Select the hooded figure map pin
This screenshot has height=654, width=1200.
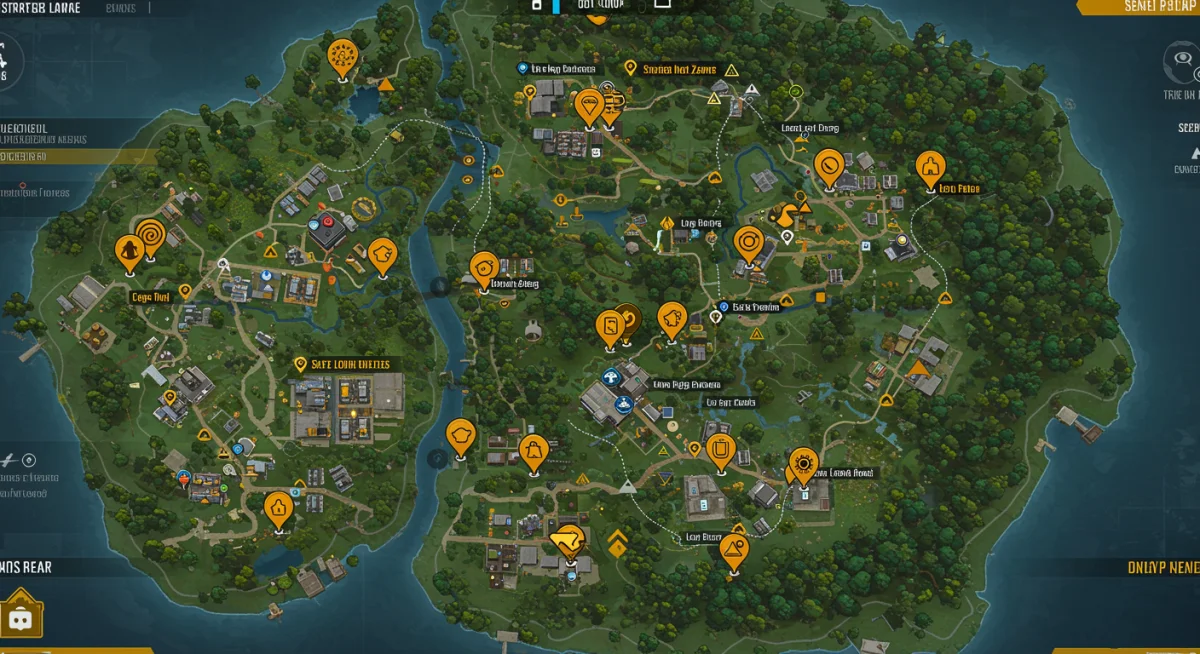point(128,253)
